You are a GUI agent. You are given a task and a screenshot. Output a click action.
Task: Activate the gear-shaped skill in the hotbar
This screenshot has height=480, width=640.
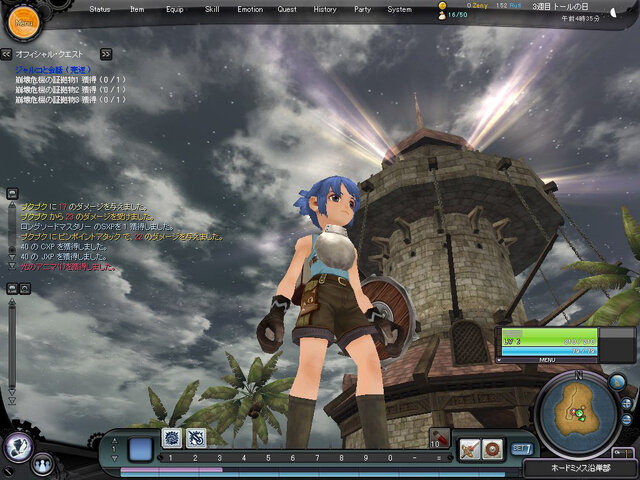point(171,437)
